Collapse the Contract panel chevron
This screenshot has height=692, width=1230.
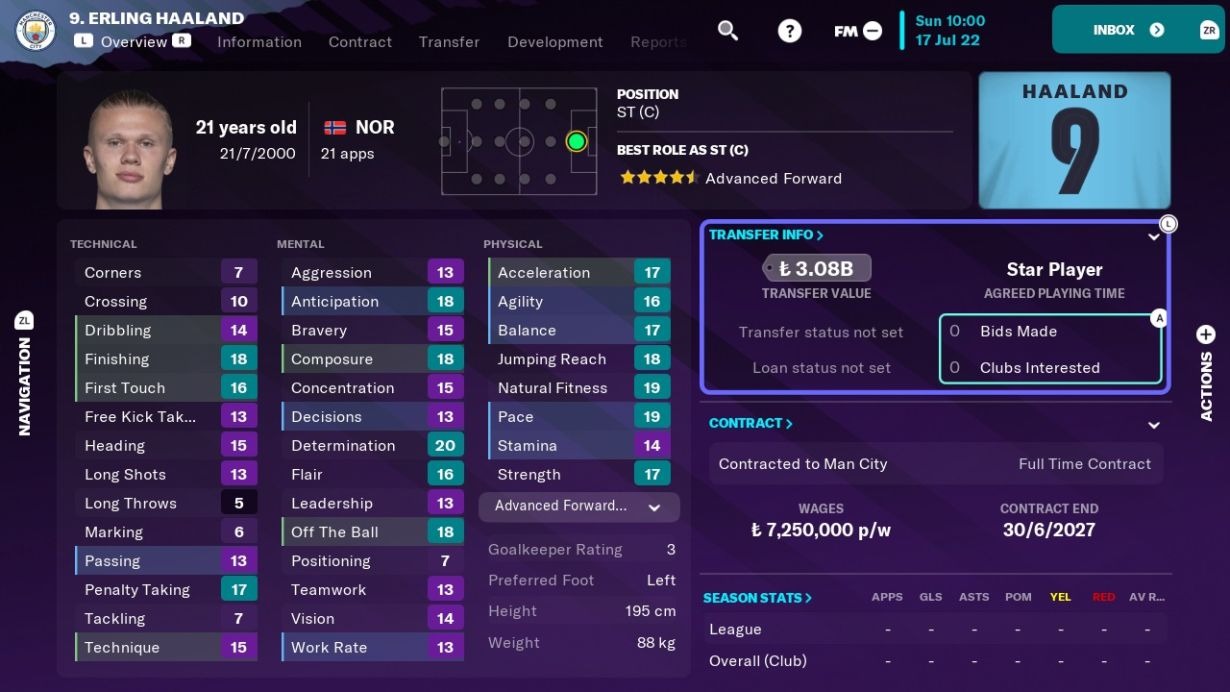pyautogui.click(x=1153, y=425)
